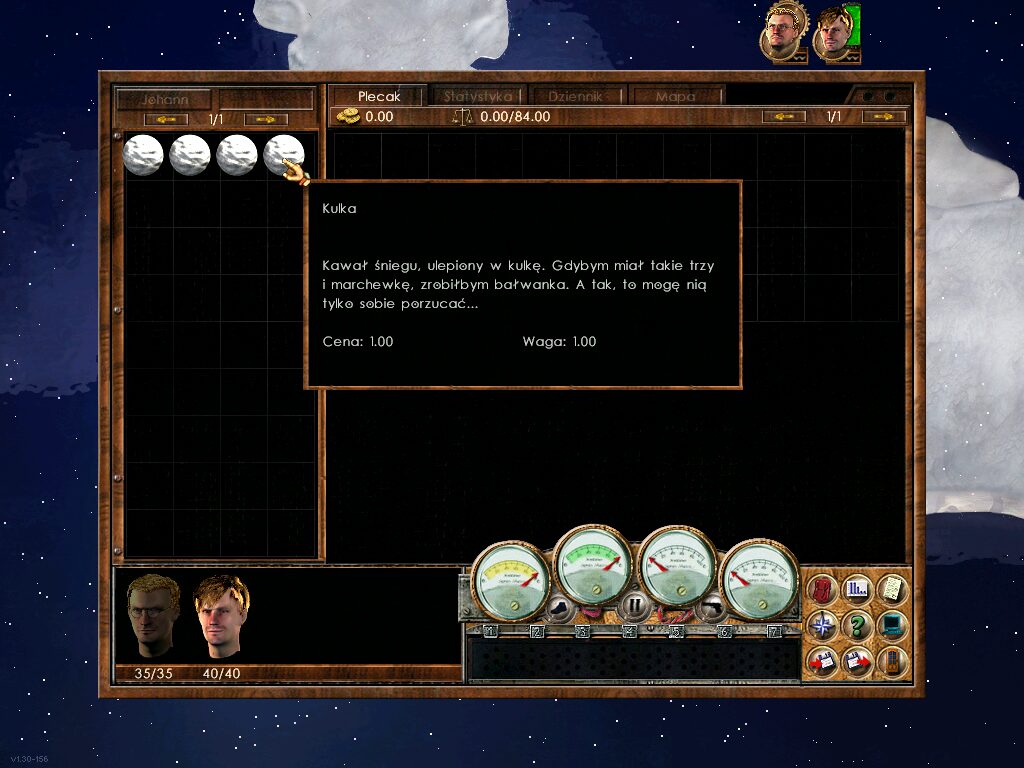Toggle the pistol weapon mode button

(710, 605)
